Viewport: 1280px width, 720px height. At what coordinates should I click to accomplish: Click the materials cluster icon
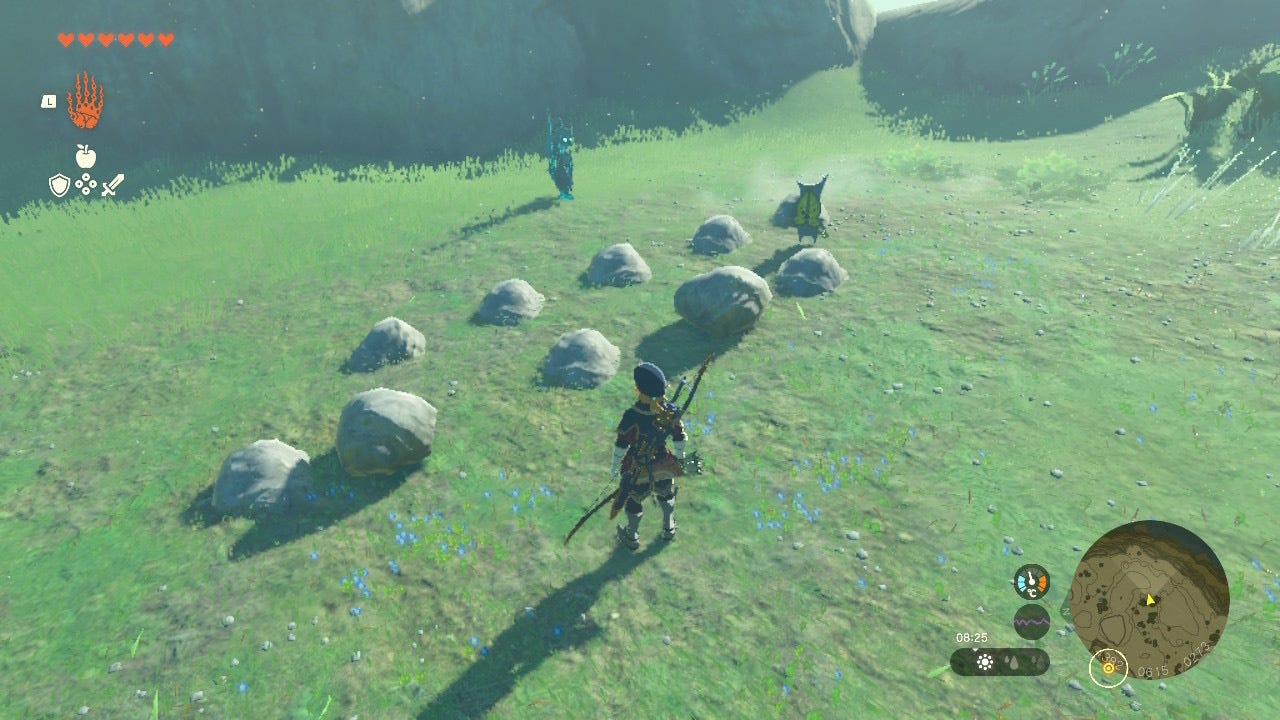tap(85, 184)
